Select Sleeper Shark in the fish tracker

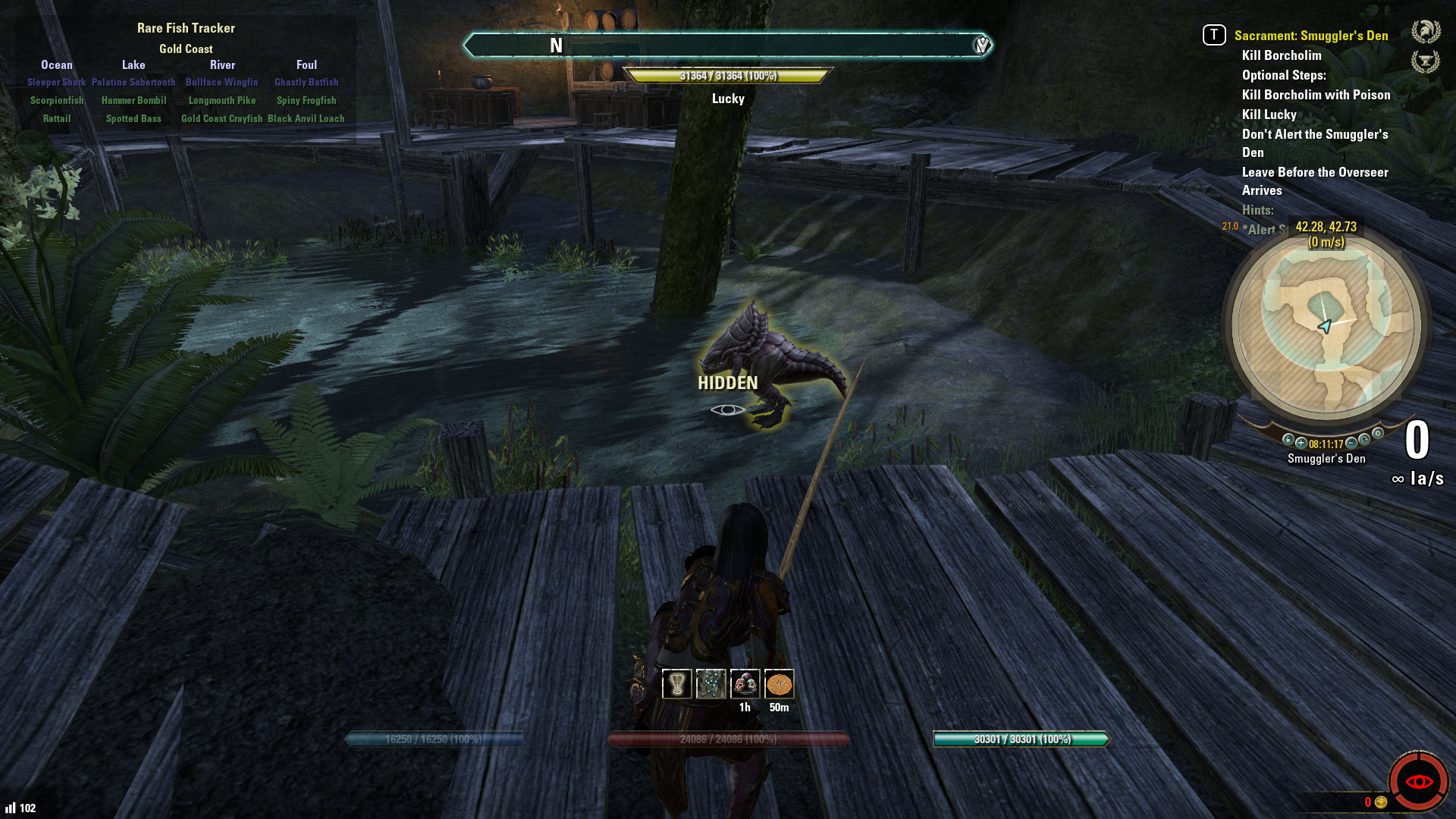point(56,82)
